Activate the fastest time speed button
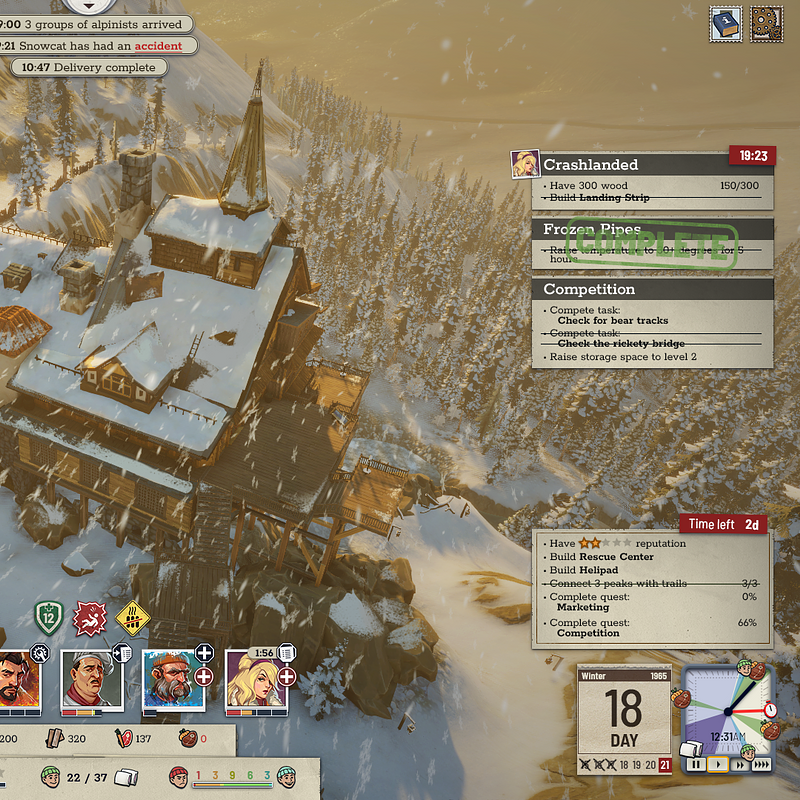The width and height of the screenshot is (800, 800). (x=762, y=765)
